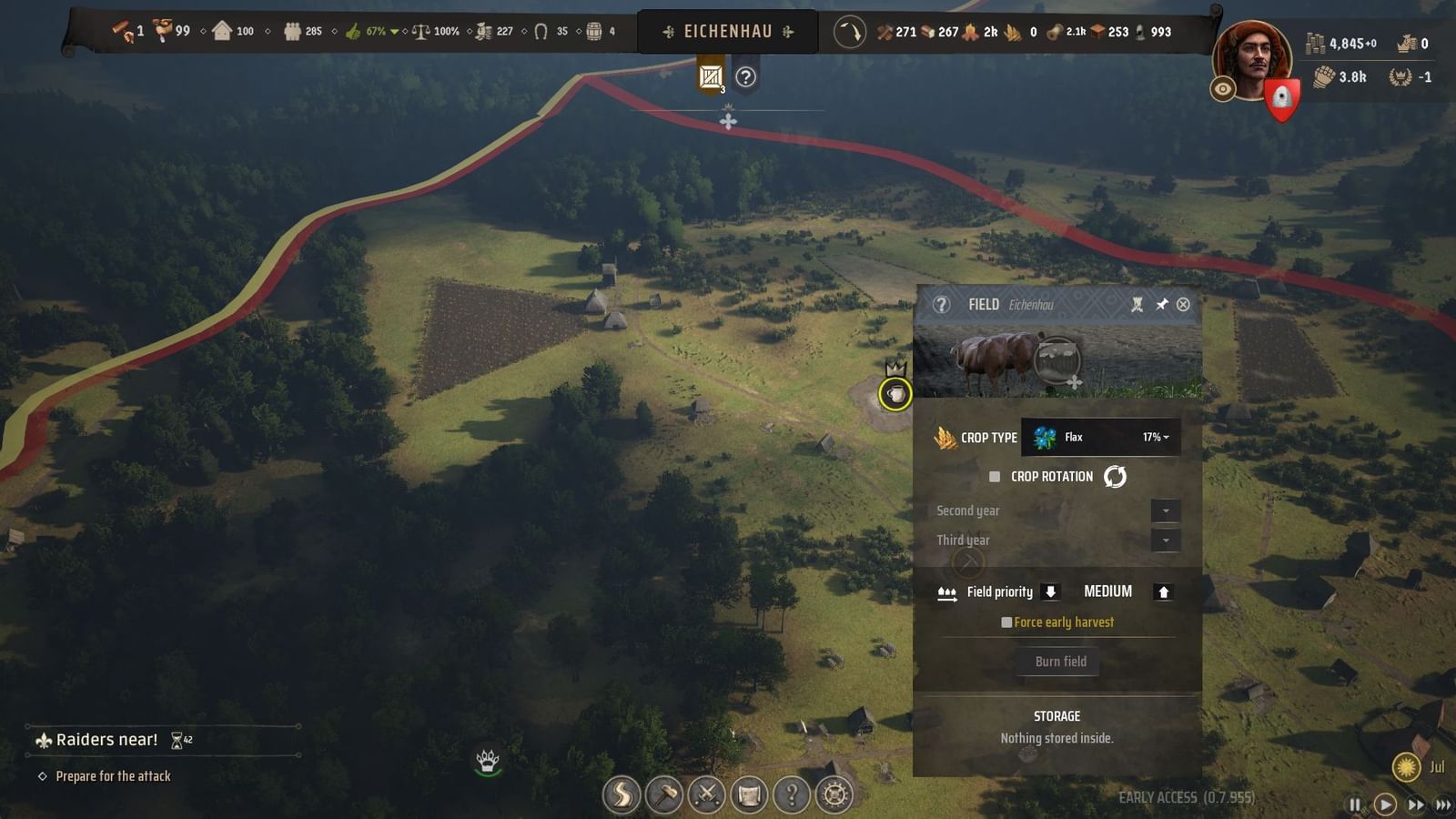Enable Crop Rotation
Viewport: 1456px width, 819px height.
(x=994, y=476)
